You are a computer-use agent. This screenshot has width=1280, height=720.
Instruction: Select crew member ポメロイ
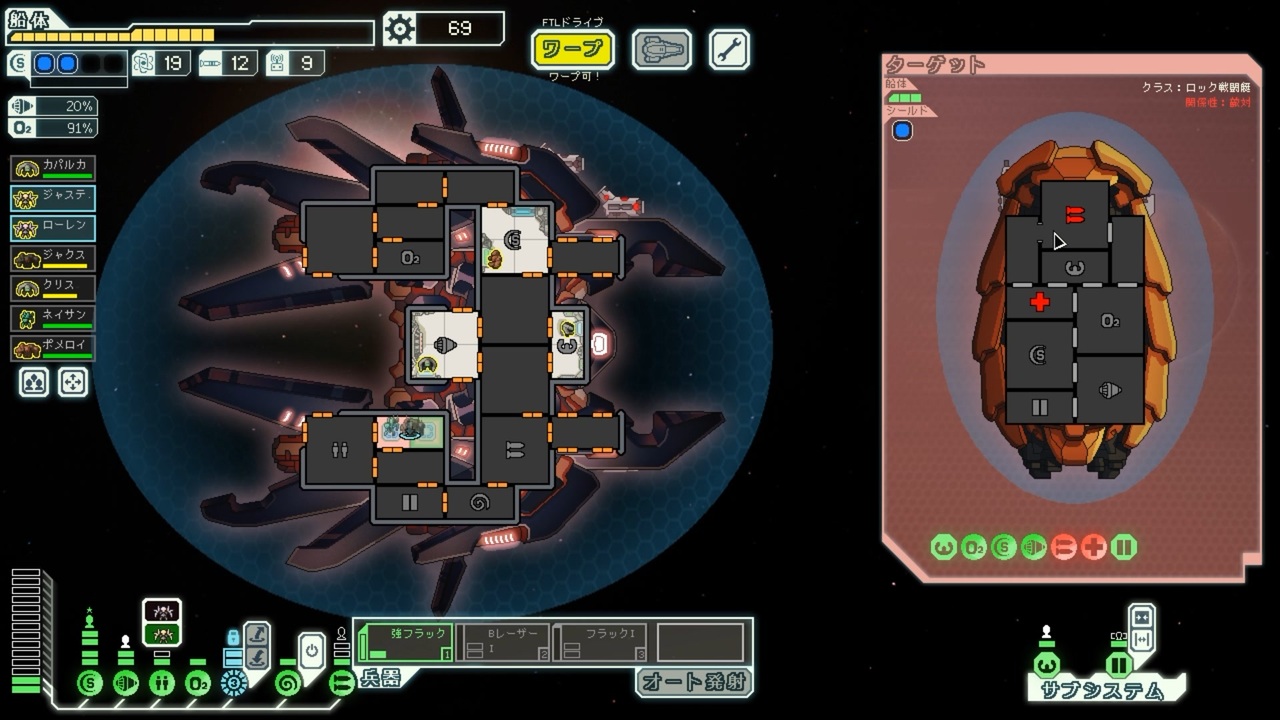(54, 348)
